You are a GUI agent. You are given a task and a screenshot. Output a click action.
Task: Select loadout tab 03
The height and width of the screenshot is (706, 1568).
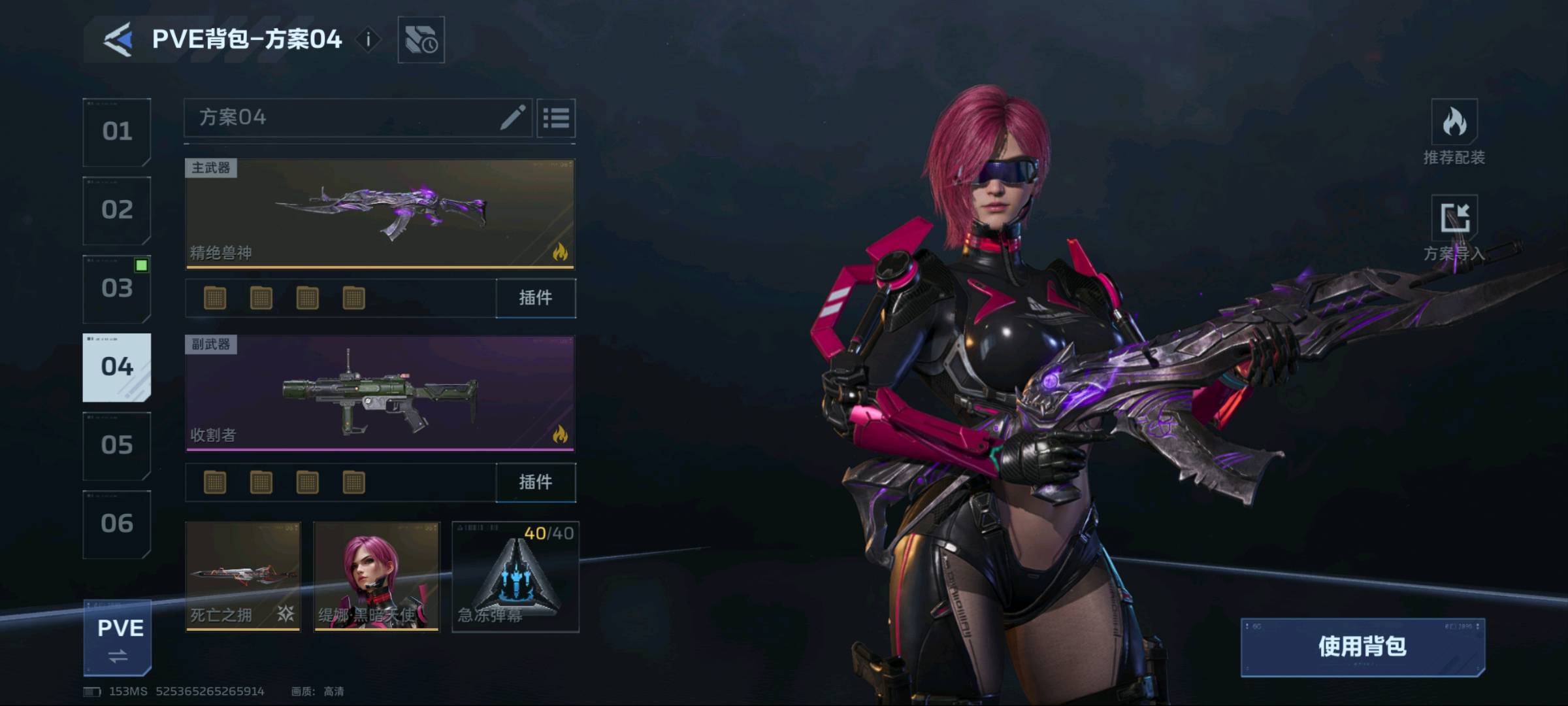coord(117,289)
